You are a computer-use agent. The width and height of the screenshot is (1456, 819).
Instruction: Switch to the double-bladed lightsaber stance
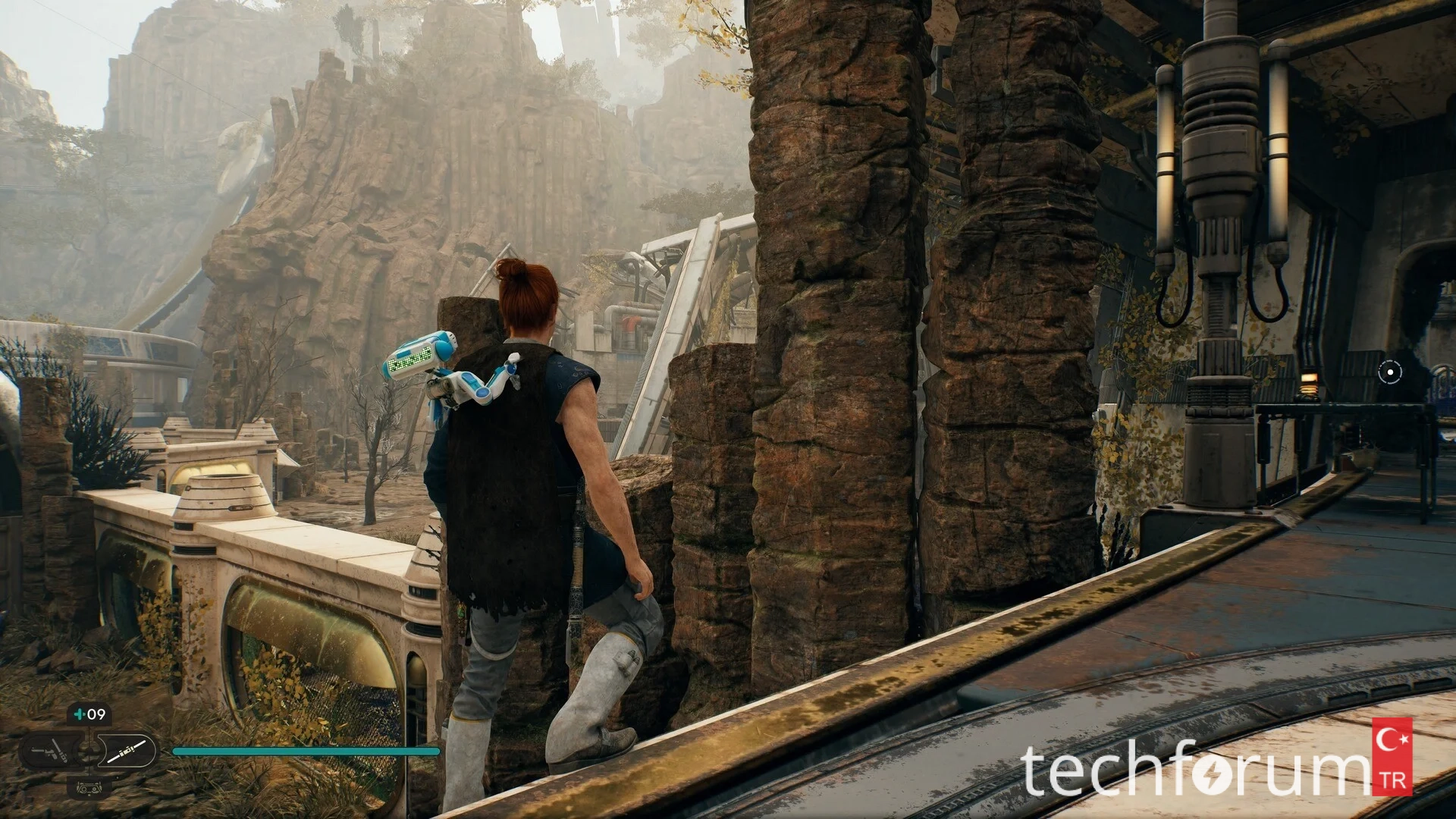(x=127, y=752)
